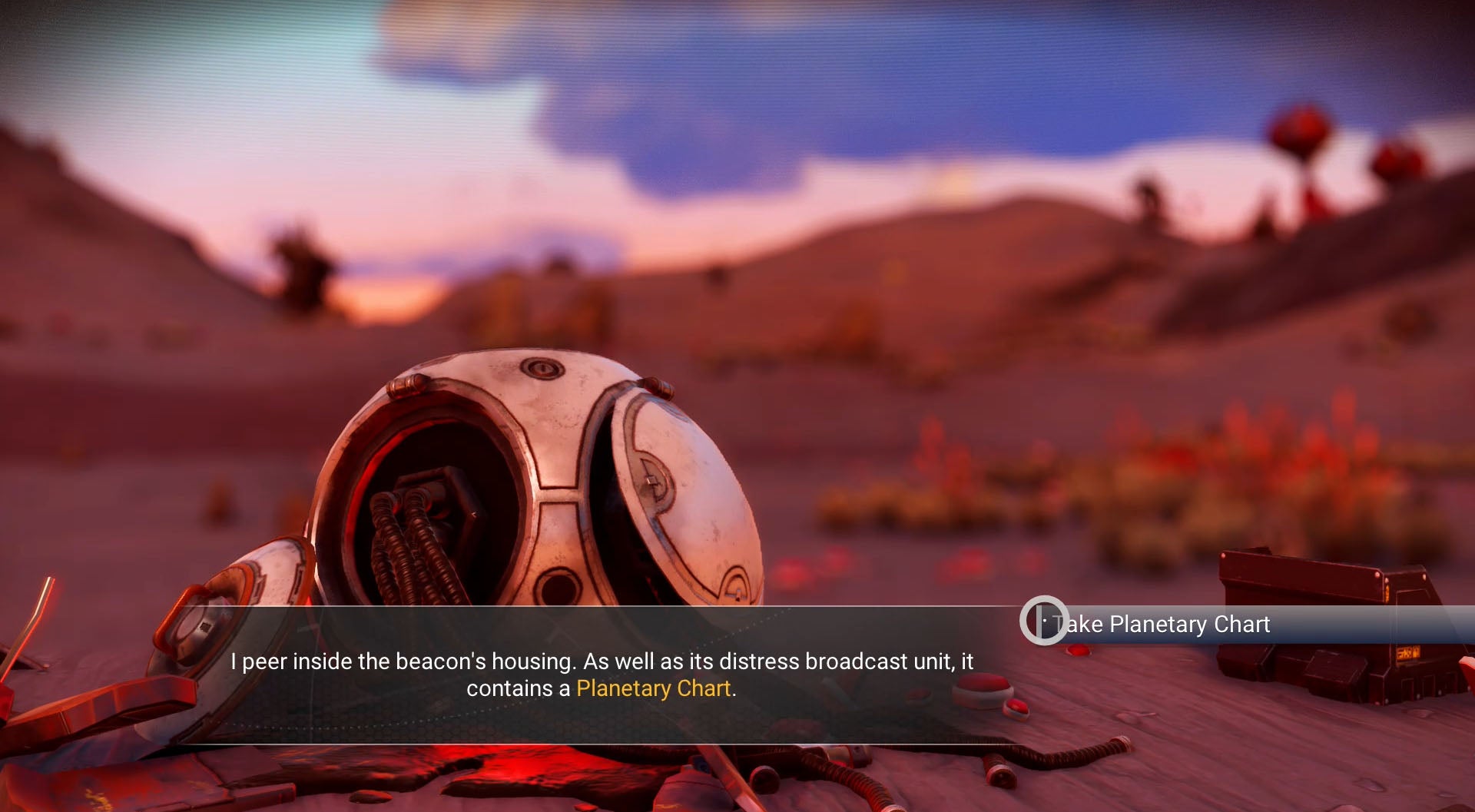The height and width of the screenshot is (812, 1475).
Task: Click the circular hold-interact indicator icon
Action: coord(1044,624)
